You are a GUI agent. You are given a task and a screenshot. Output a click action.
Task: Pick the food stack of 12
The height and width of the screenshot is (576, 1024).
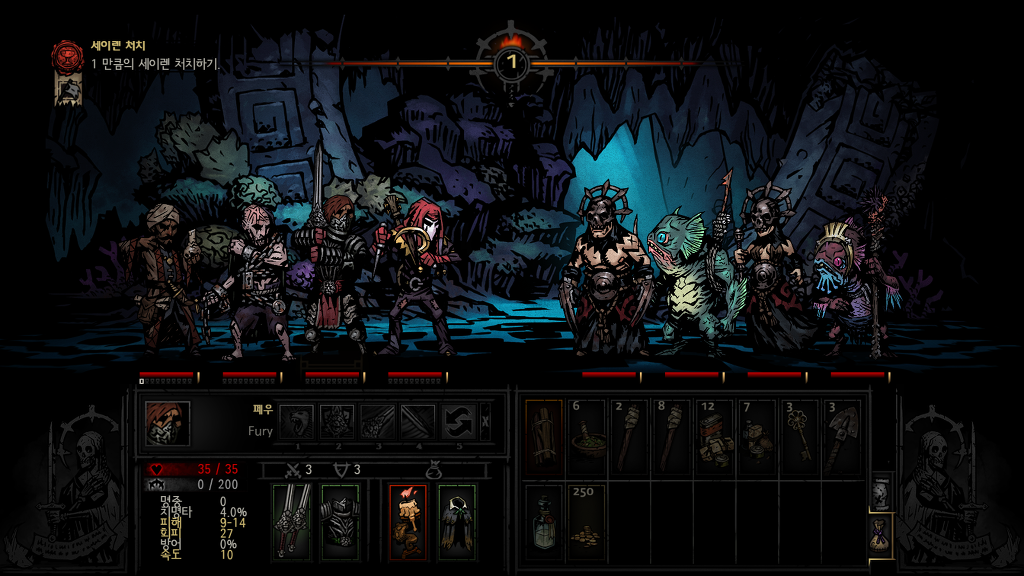point(715,437)
